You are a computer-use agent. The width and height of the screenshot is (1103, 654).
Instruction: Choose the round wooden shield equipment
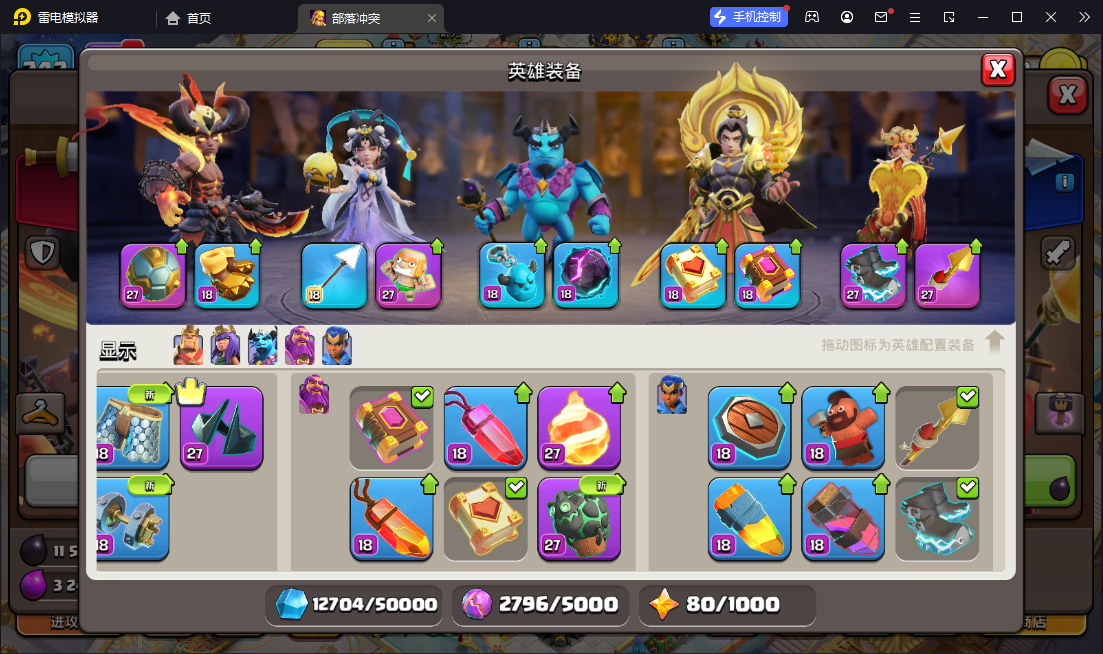tap(749, 427)
